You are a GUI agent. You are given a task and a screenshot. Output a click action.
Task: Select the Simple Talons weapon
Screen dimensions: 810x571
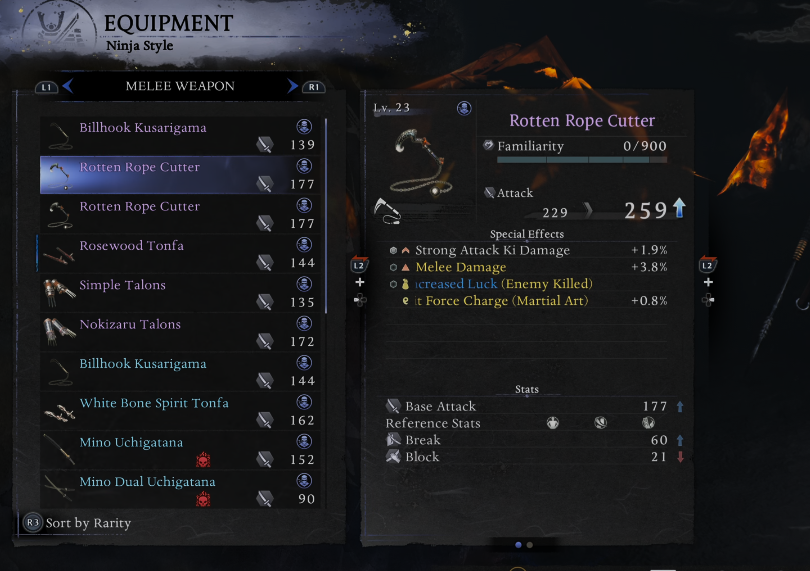[x=180, y=293]
